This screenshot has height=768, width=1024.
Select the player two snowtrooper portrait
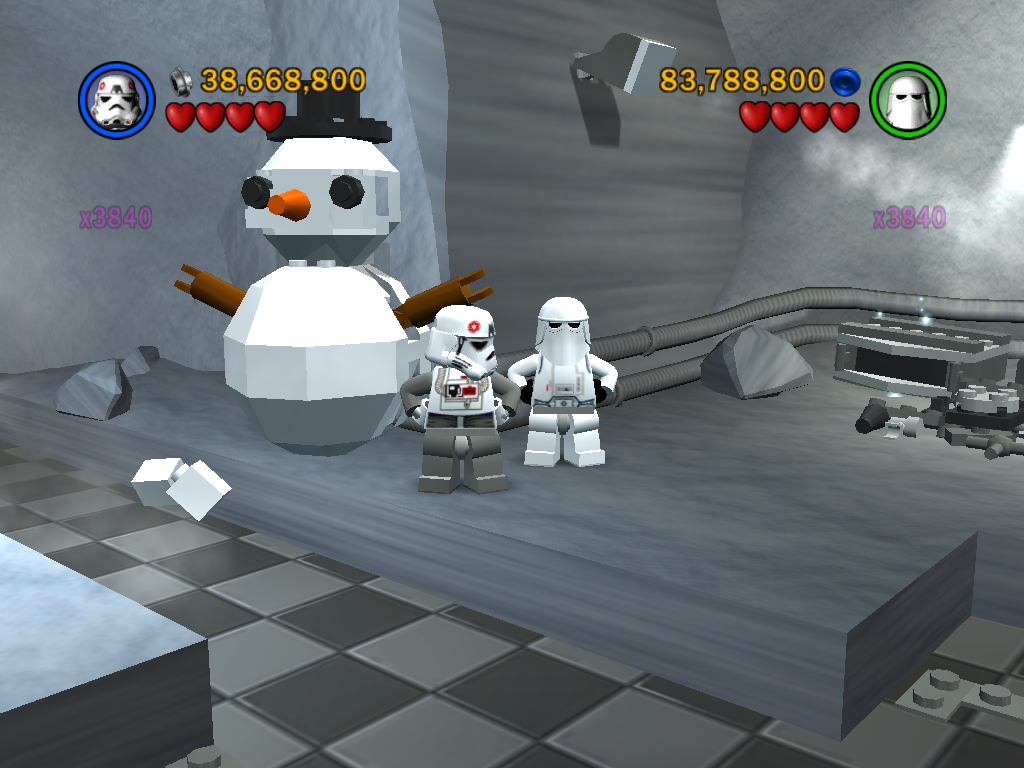click(908, 100)
